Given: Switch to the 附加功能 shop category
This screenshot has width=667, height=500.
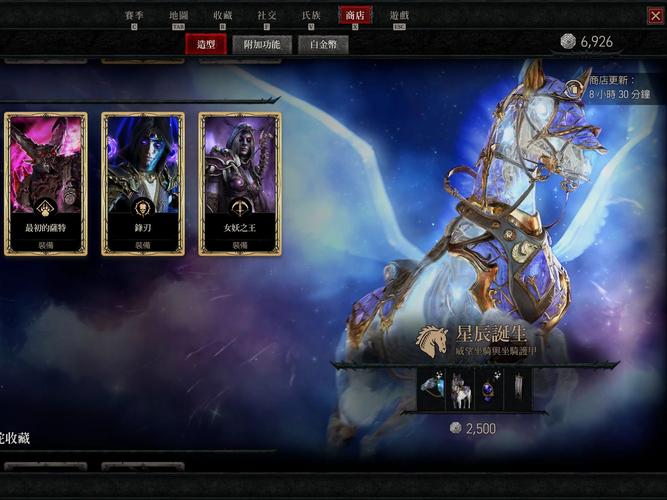Looking at the screenshot, I should [x=263, y=44].
